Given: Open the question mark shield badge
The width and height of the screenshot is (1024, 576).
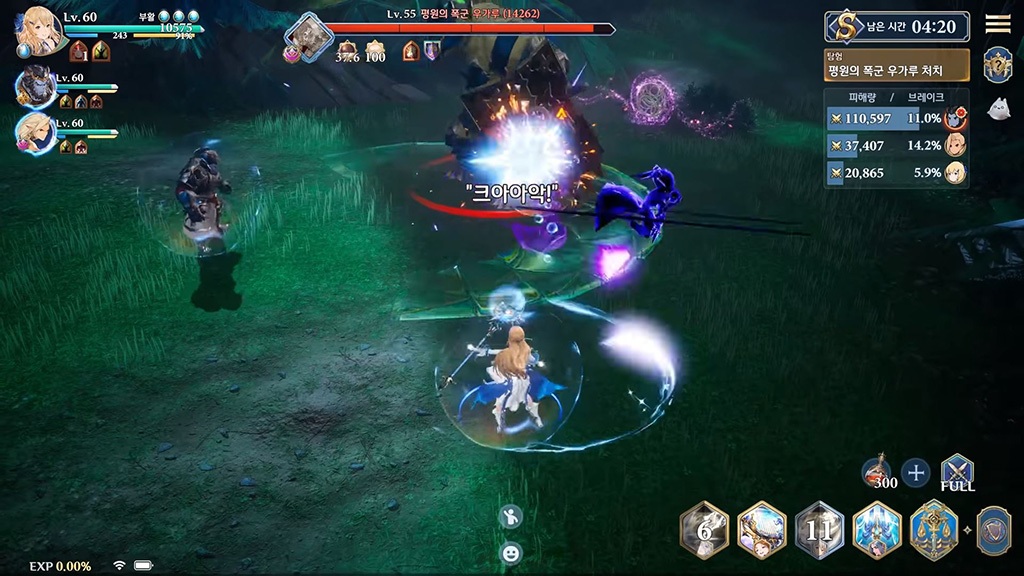Looking at the screenshot, I should (x=997, y=65).
